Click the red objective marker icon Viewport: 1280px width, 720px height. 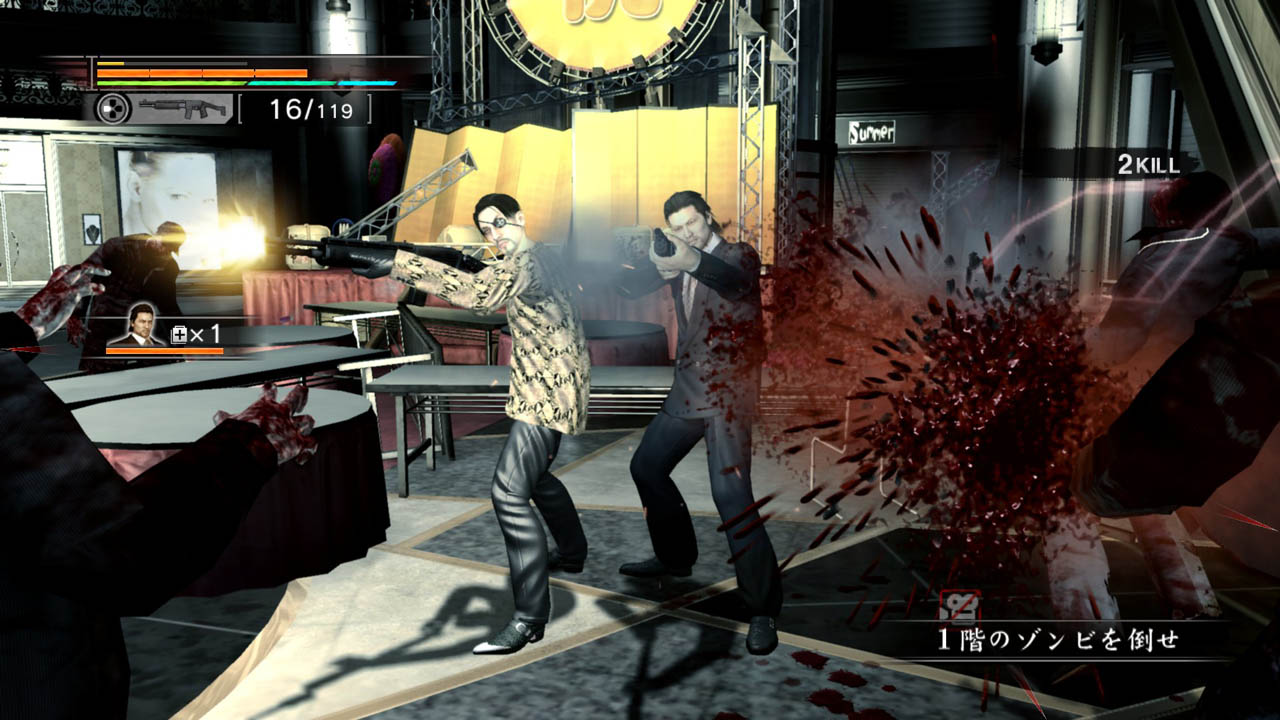960,605
